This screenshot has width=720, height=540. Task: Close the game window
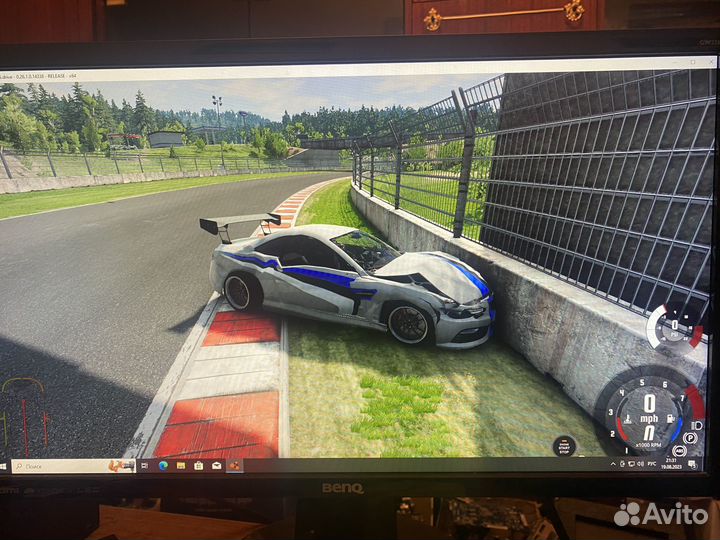(710, 62)
